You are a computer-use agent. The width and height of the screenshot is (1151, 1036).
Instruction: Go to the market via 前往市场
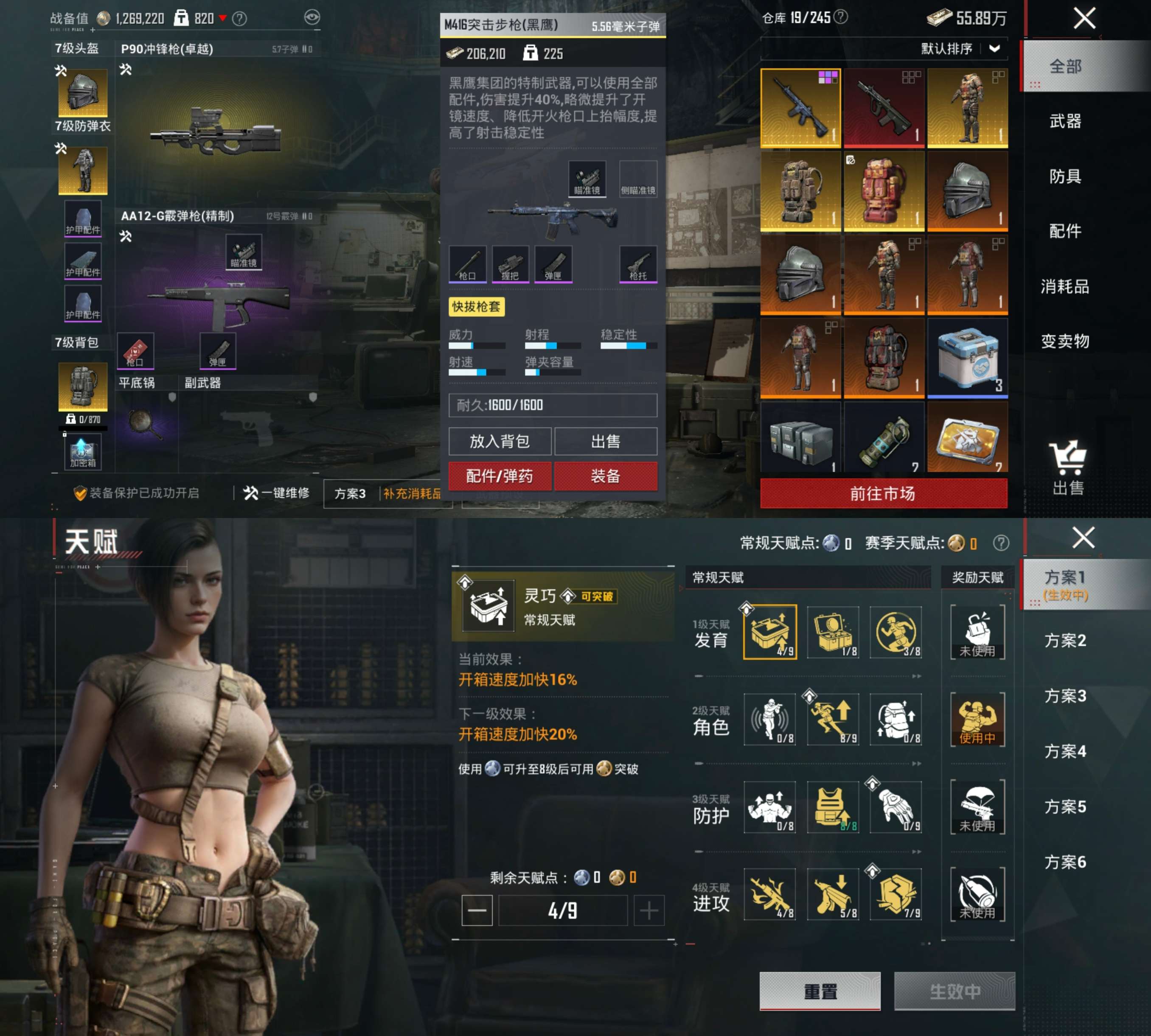click(x=883, y=493)
